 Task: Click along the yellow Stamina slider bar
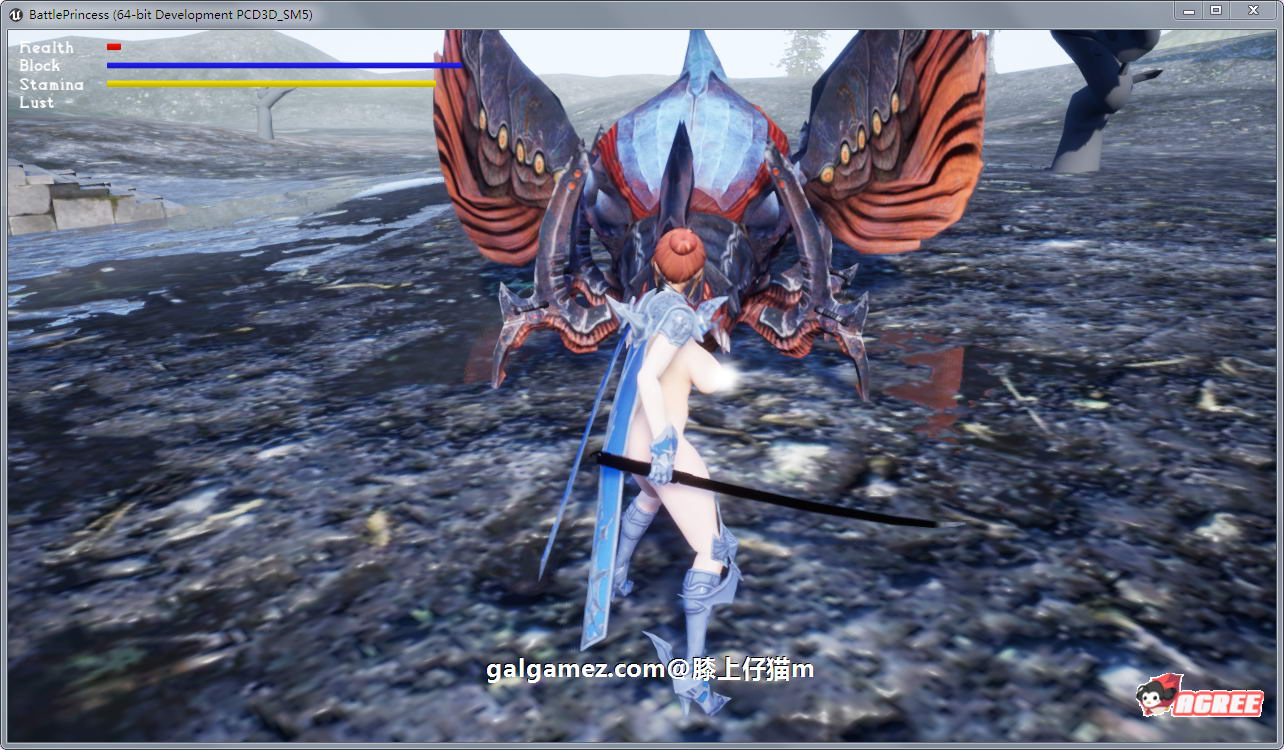click(270, 86)
